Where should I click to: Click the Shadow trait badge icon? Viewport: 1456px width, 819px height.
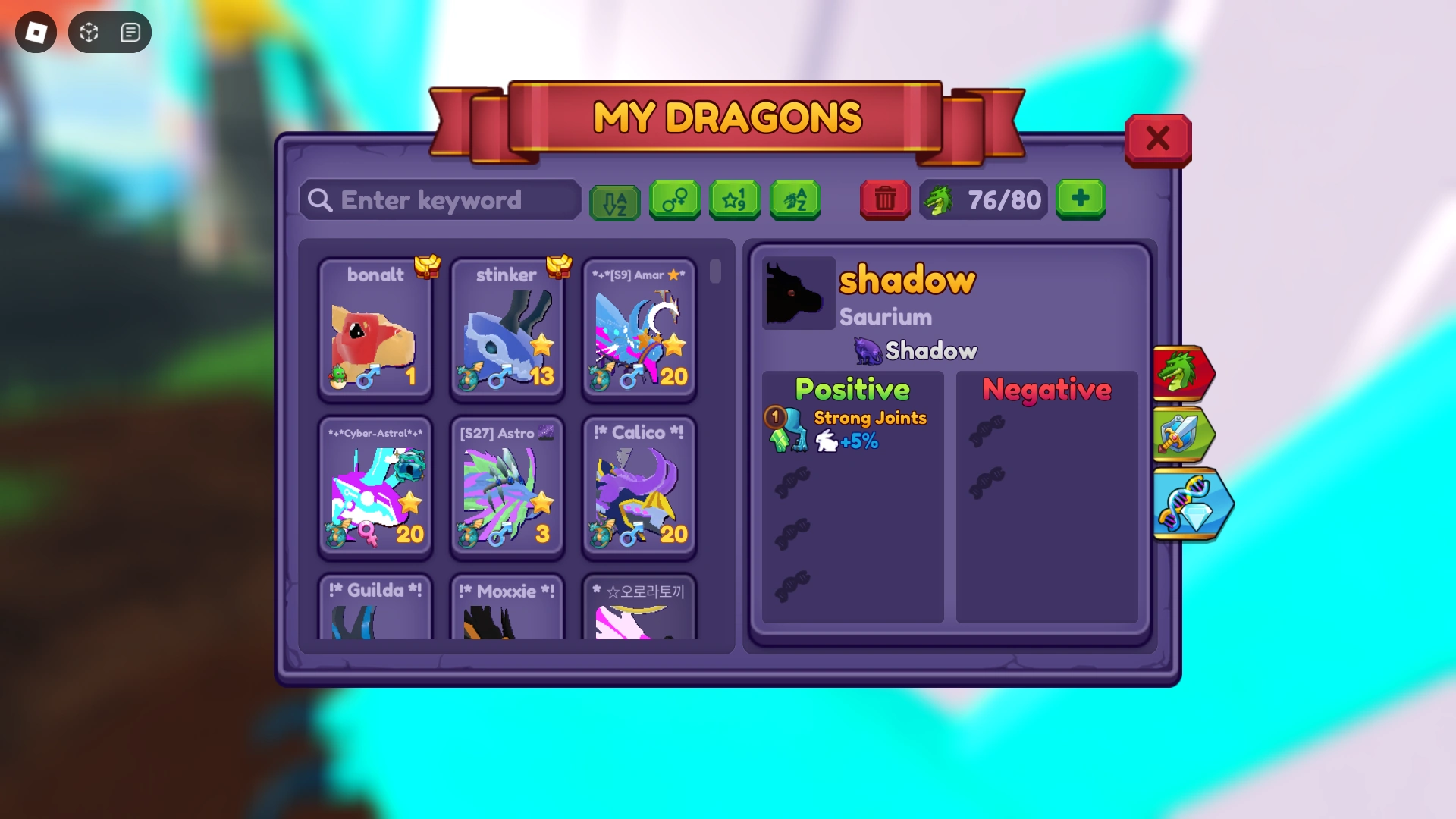point(869,350)
